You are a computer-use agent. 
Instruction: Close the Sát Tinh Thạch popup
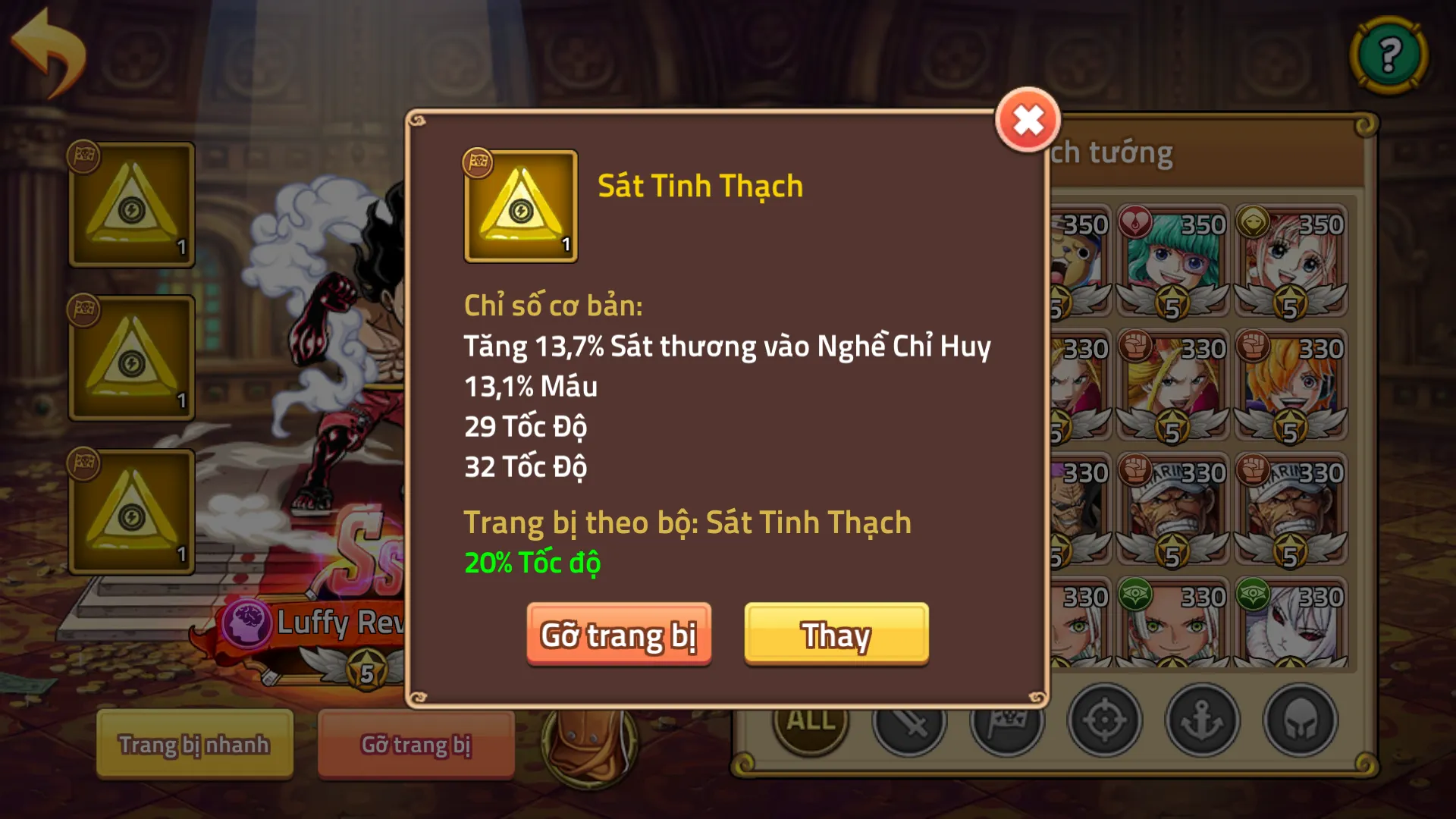coord(1028,118)
